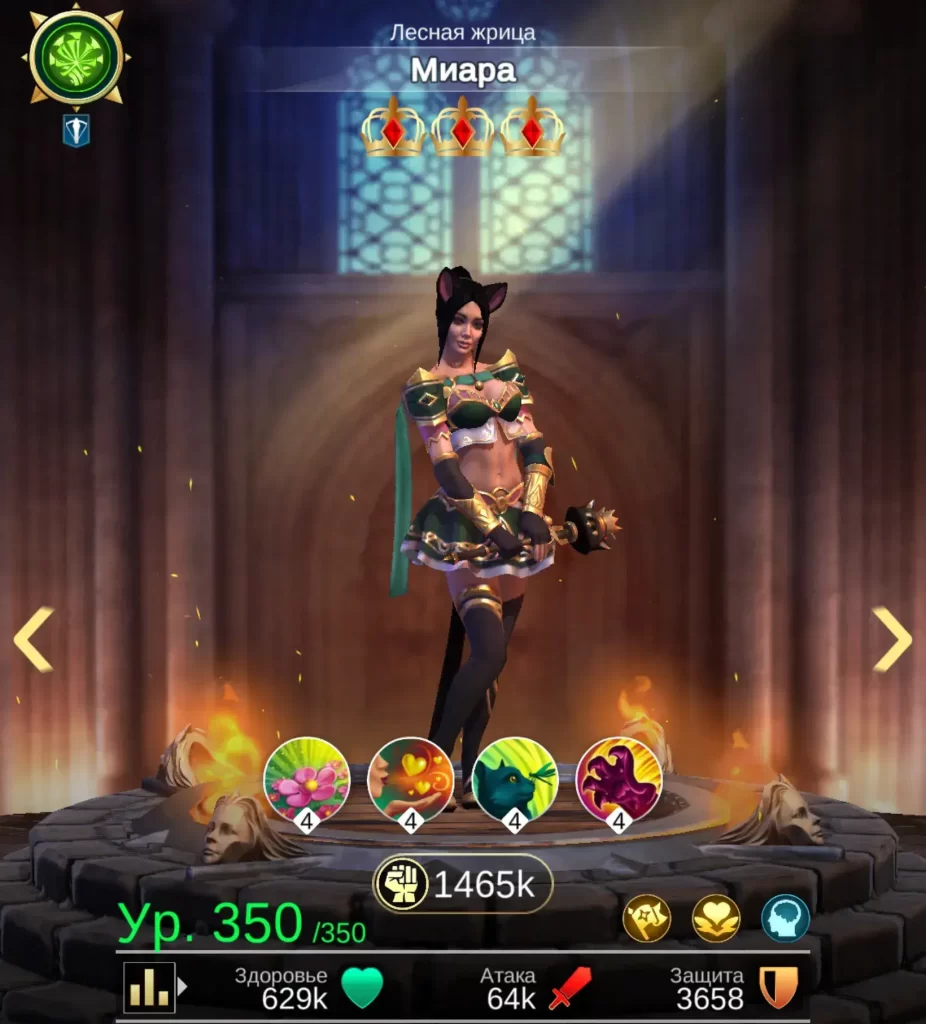
Task: Go to next hero with right arrow
Action: click(892, 639)
